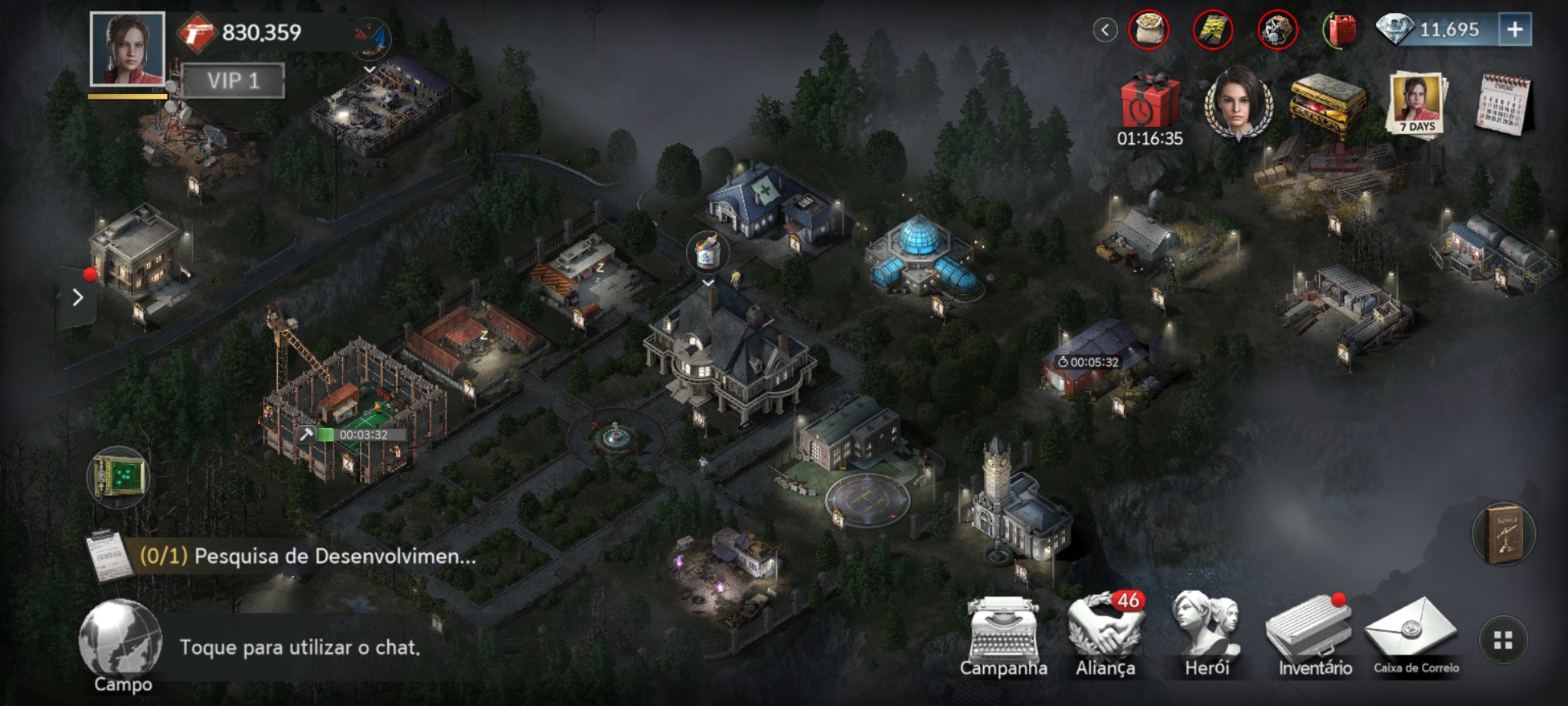Open the 7 Days login reward
Screen dimensions: 1568x706
[x=1416, y=103]
